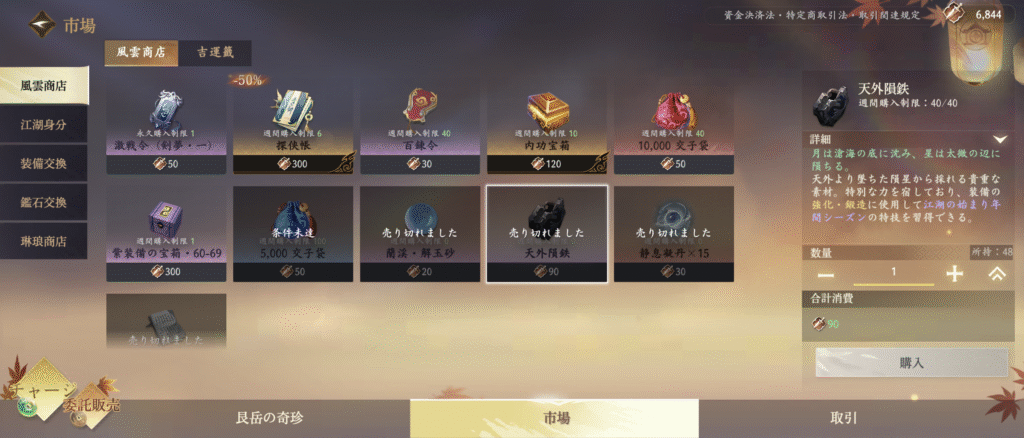This screenshot has width=1024, height=438.
Task: Increase purchase quantity with the plus button
Action: [x=954, y=274]
